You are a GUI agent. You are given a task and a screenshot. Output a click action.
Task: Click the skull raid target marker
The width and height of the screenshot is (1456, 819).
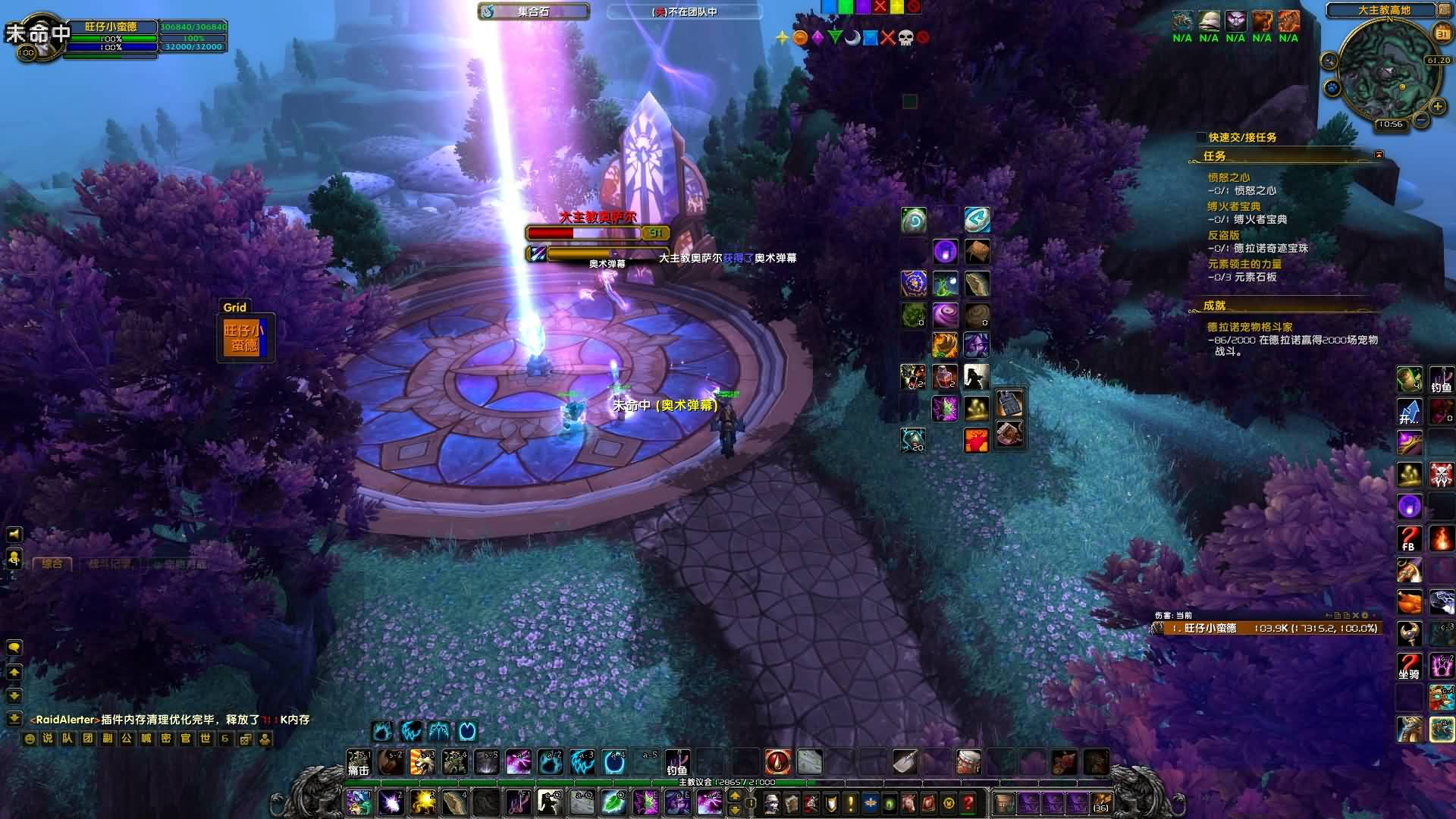905,37
